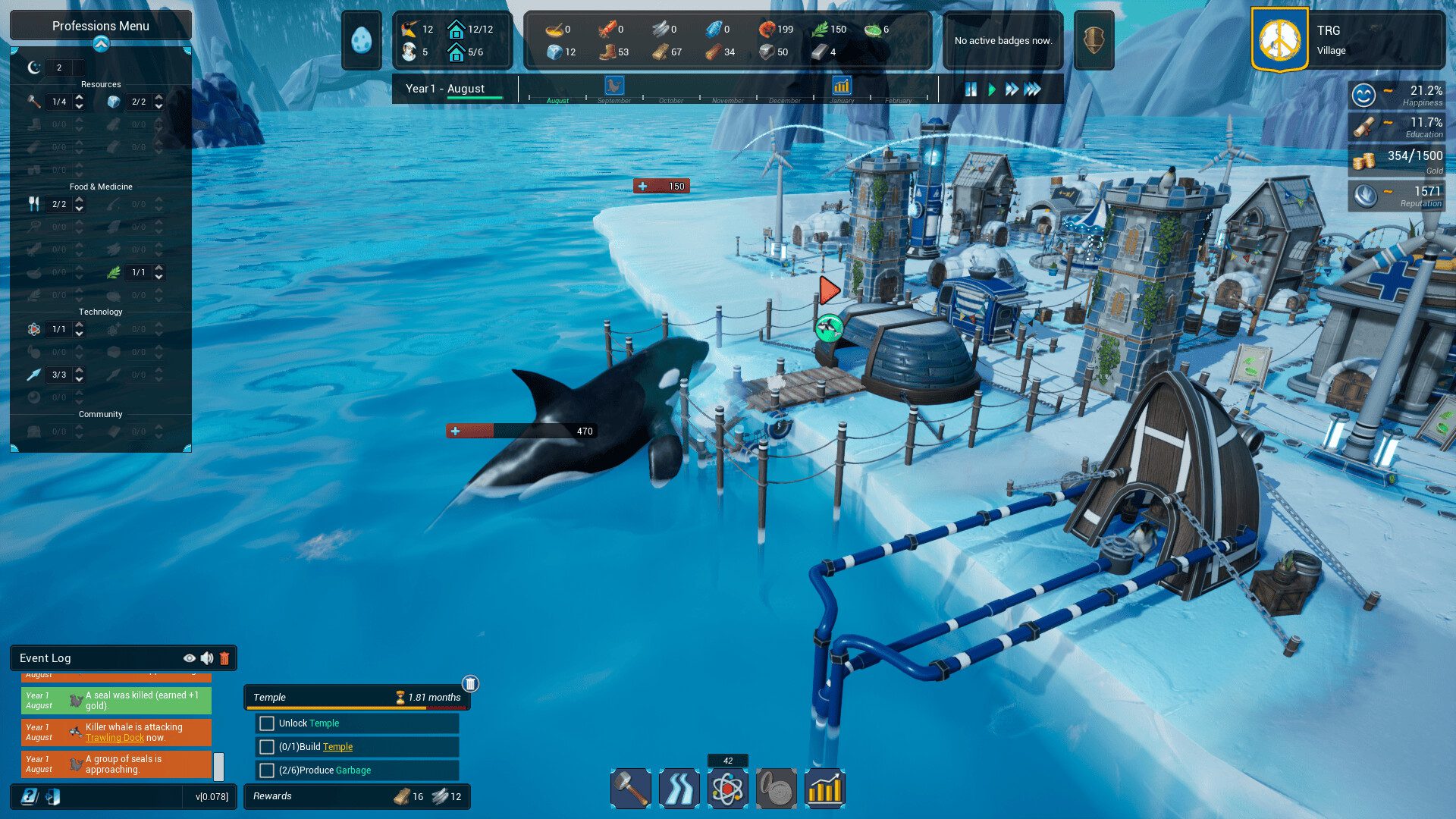Screen dimensions: 1456x819
Task: Pause the game
Action: (971, 89)
